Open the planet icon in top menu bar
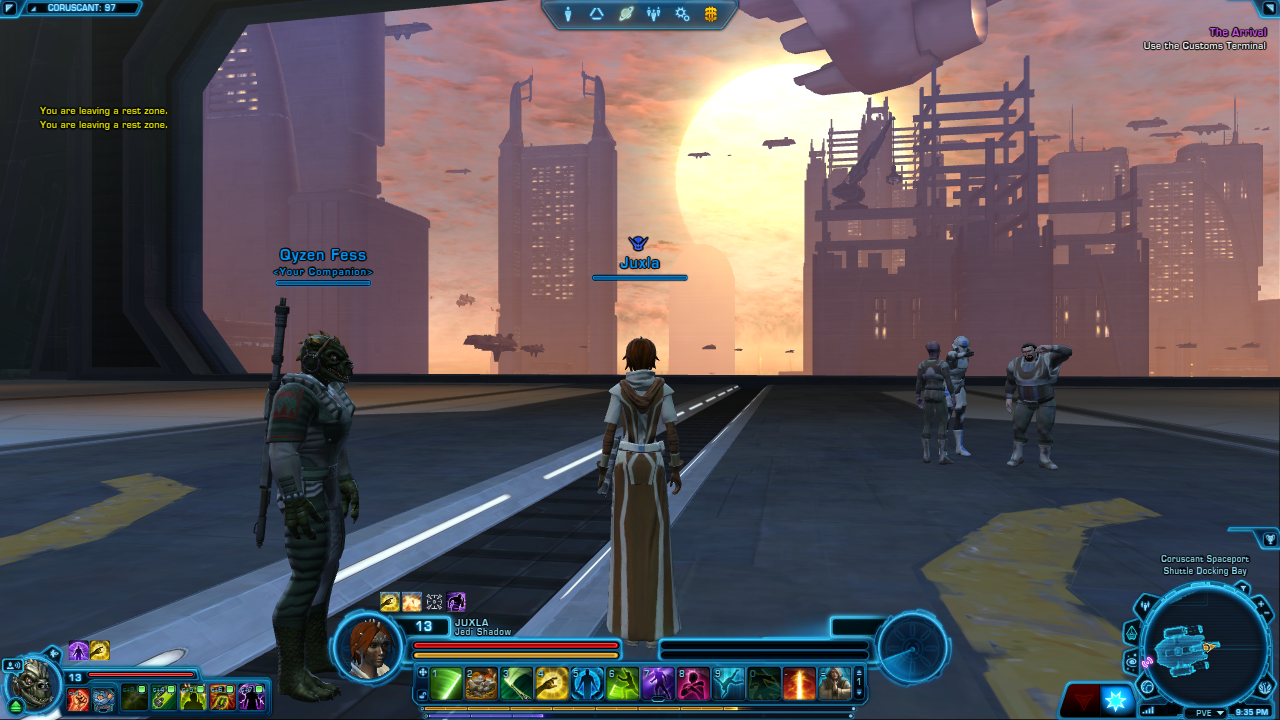Image resolution: width=1280 pixels, height=720 pixels. (625, 14)
